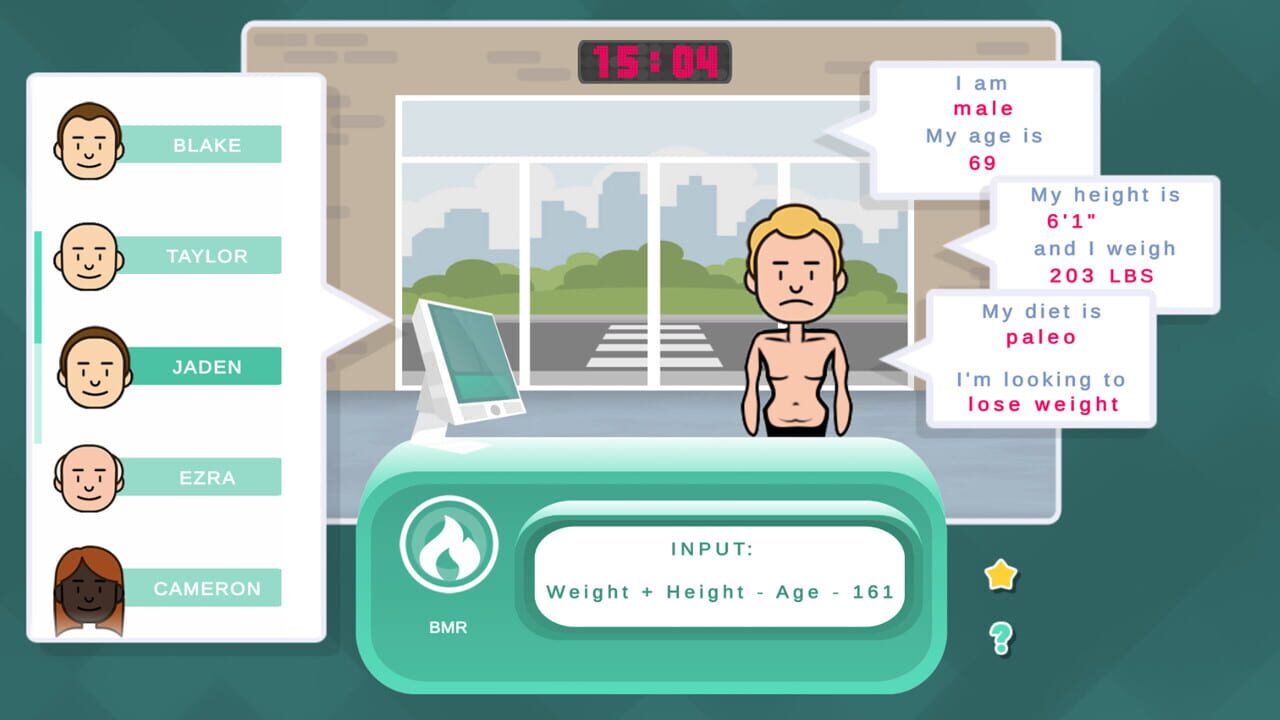Viewport: 1280px width, 720px height.
Task: Select the highlighted JADEN client entry
Action: 206,367
